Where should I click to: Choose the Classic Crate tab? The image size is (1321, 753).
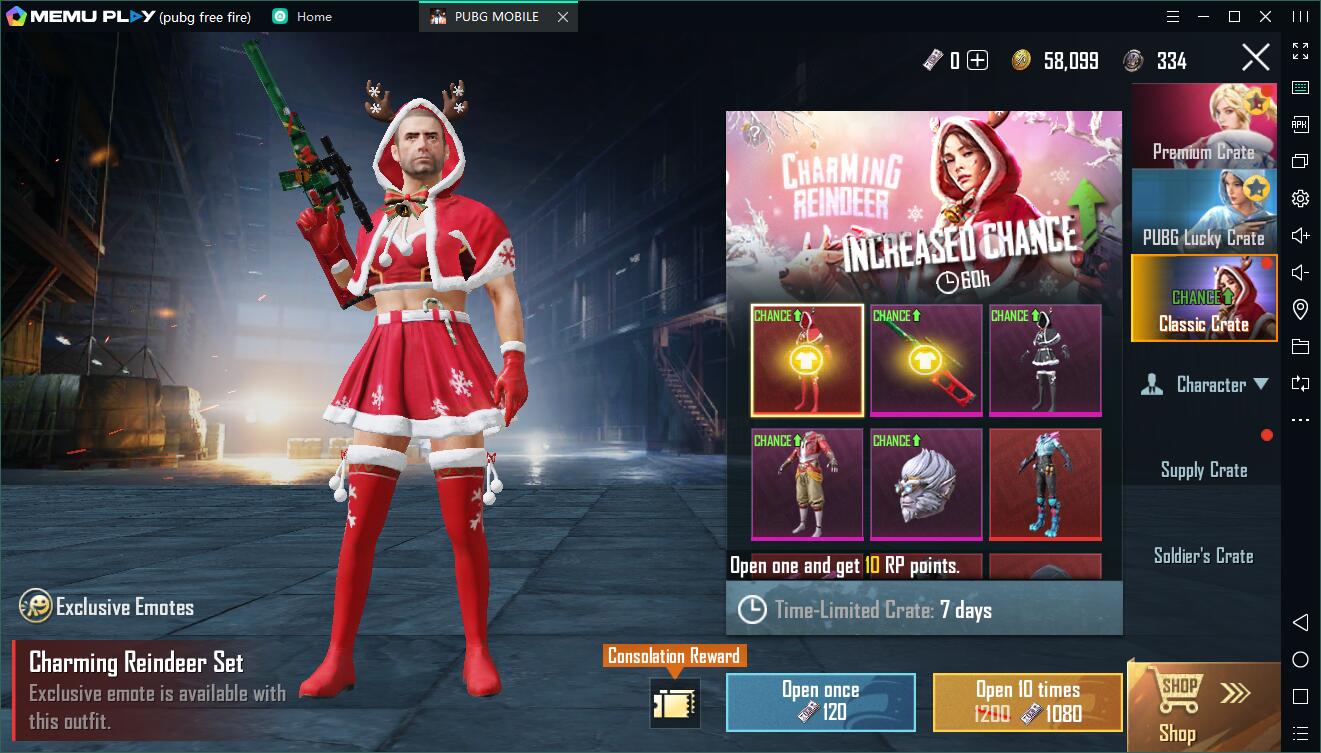1203,298
